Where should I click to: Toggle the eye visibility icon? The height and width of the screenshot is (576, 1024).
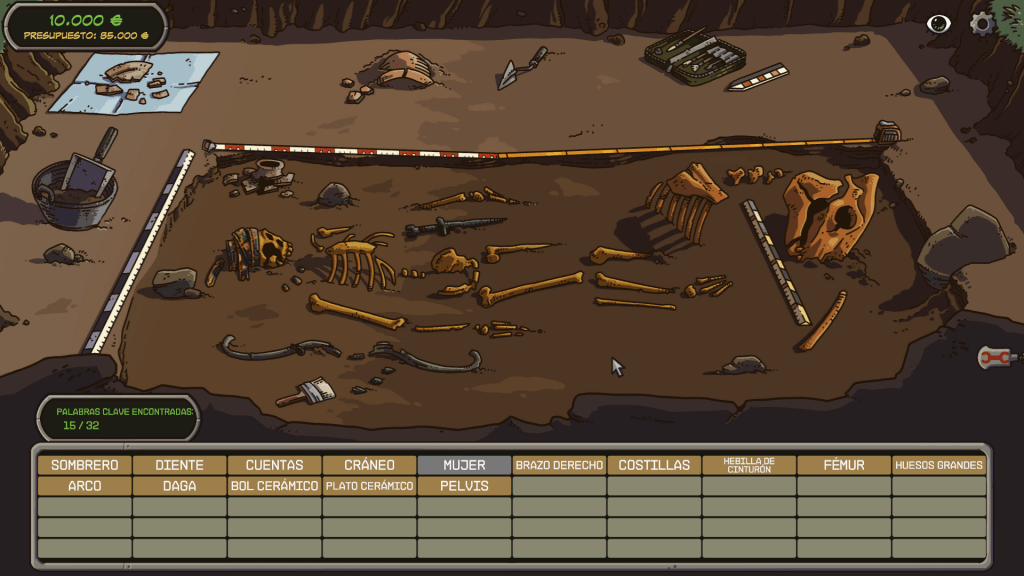pos(938,24)
